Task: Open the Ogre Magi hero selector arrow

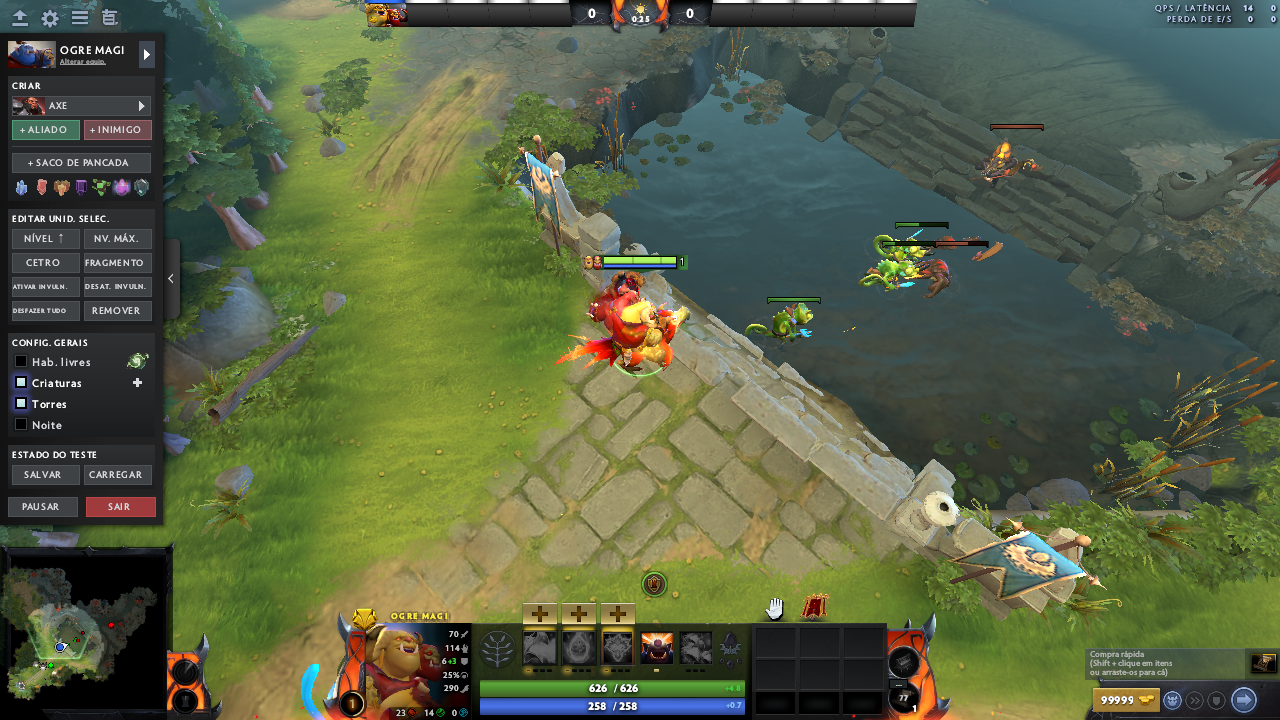Action: (145, 55)
